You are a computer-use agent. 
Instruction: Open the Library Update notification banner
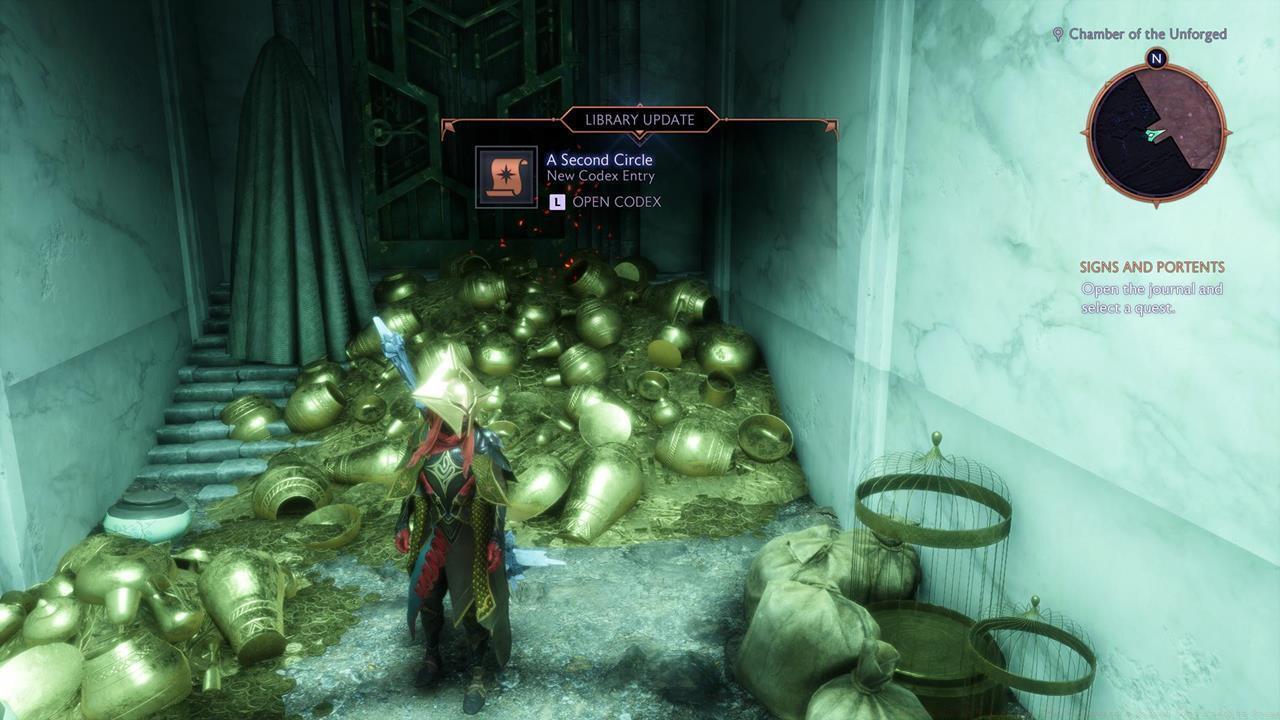click(639, 120)
